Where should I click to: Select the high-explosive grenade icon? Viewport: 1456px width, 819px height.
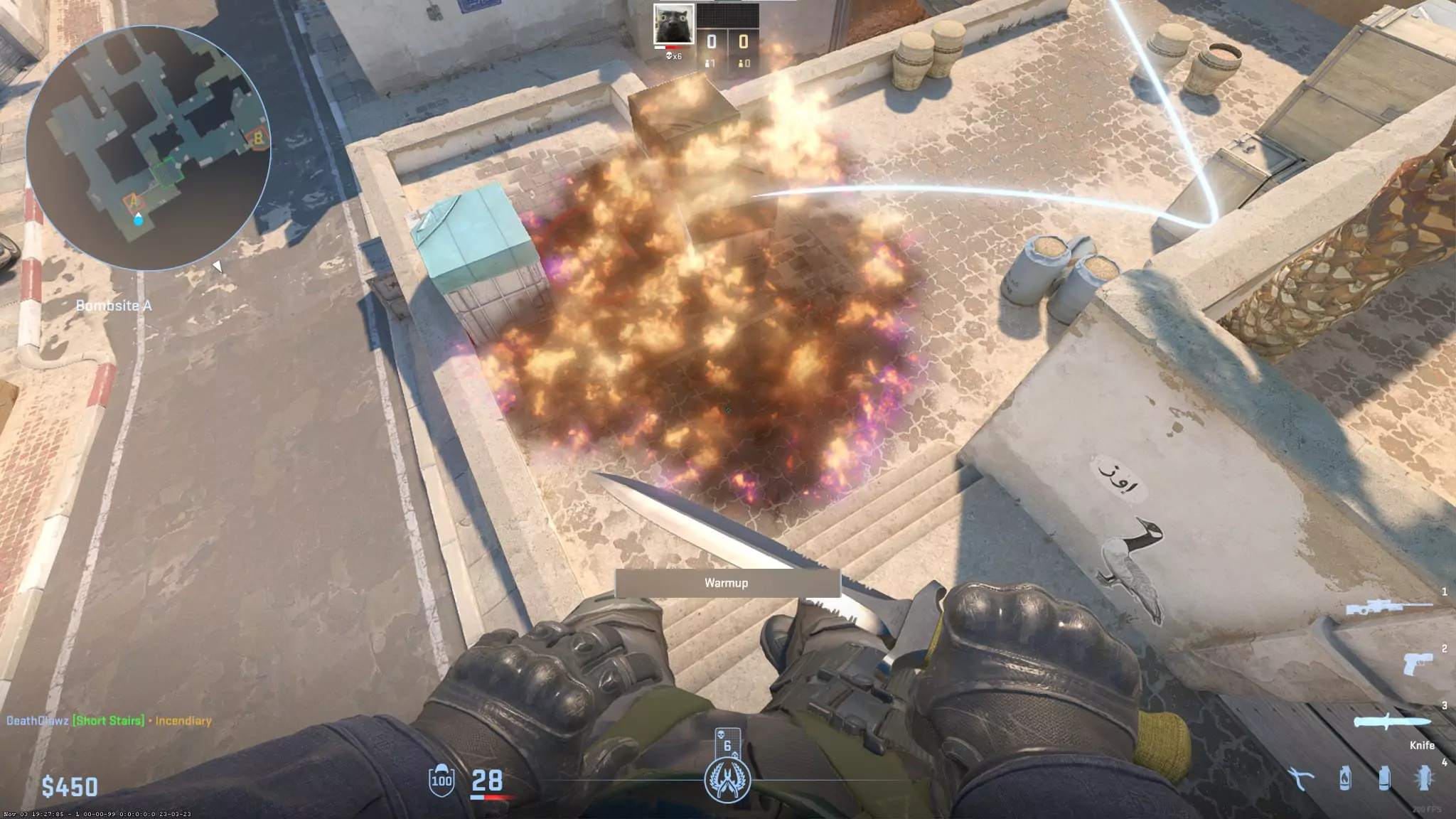click(1423, 778)
